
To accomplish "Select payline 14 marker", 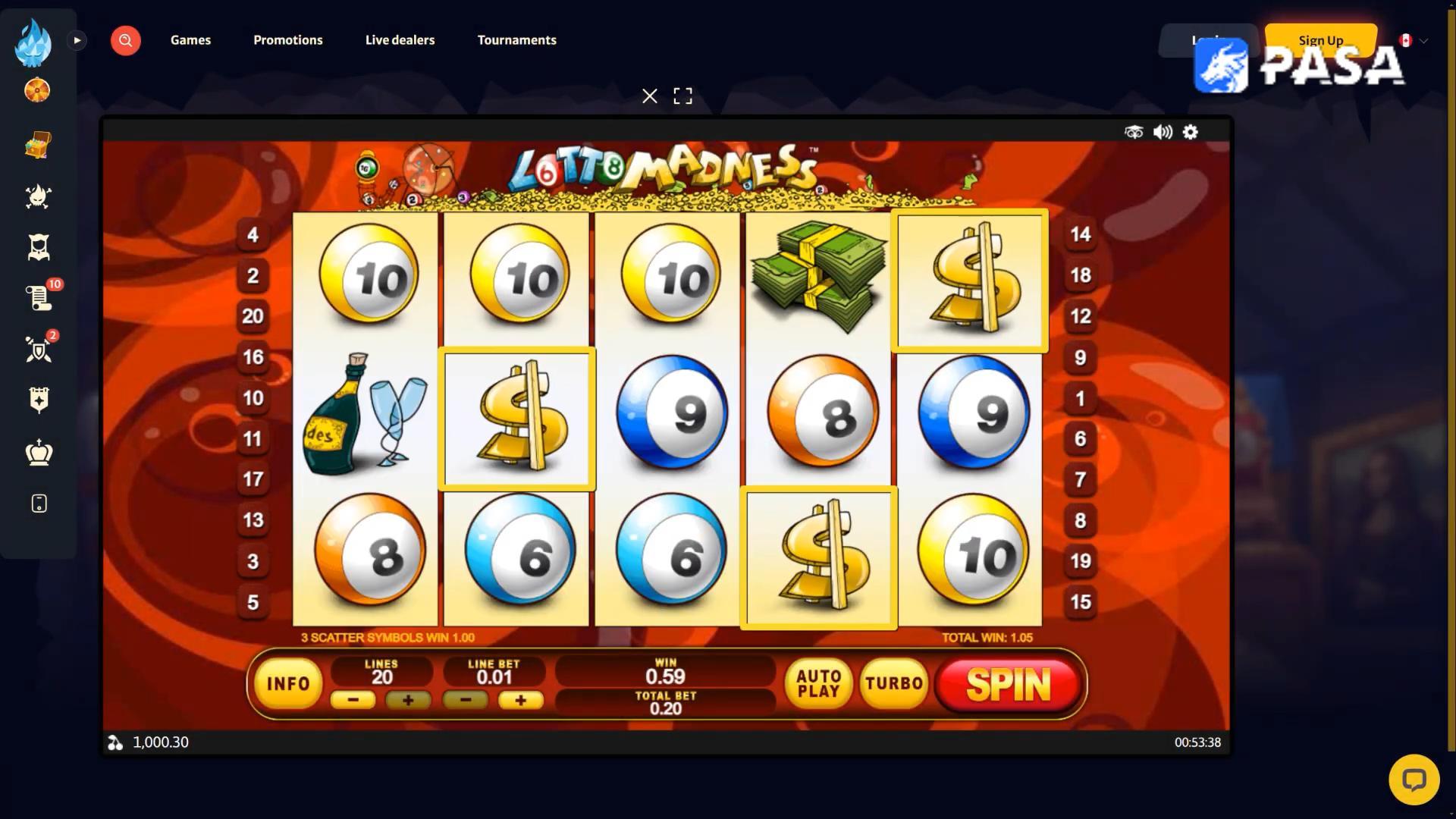I will [x=1081, y=234].
